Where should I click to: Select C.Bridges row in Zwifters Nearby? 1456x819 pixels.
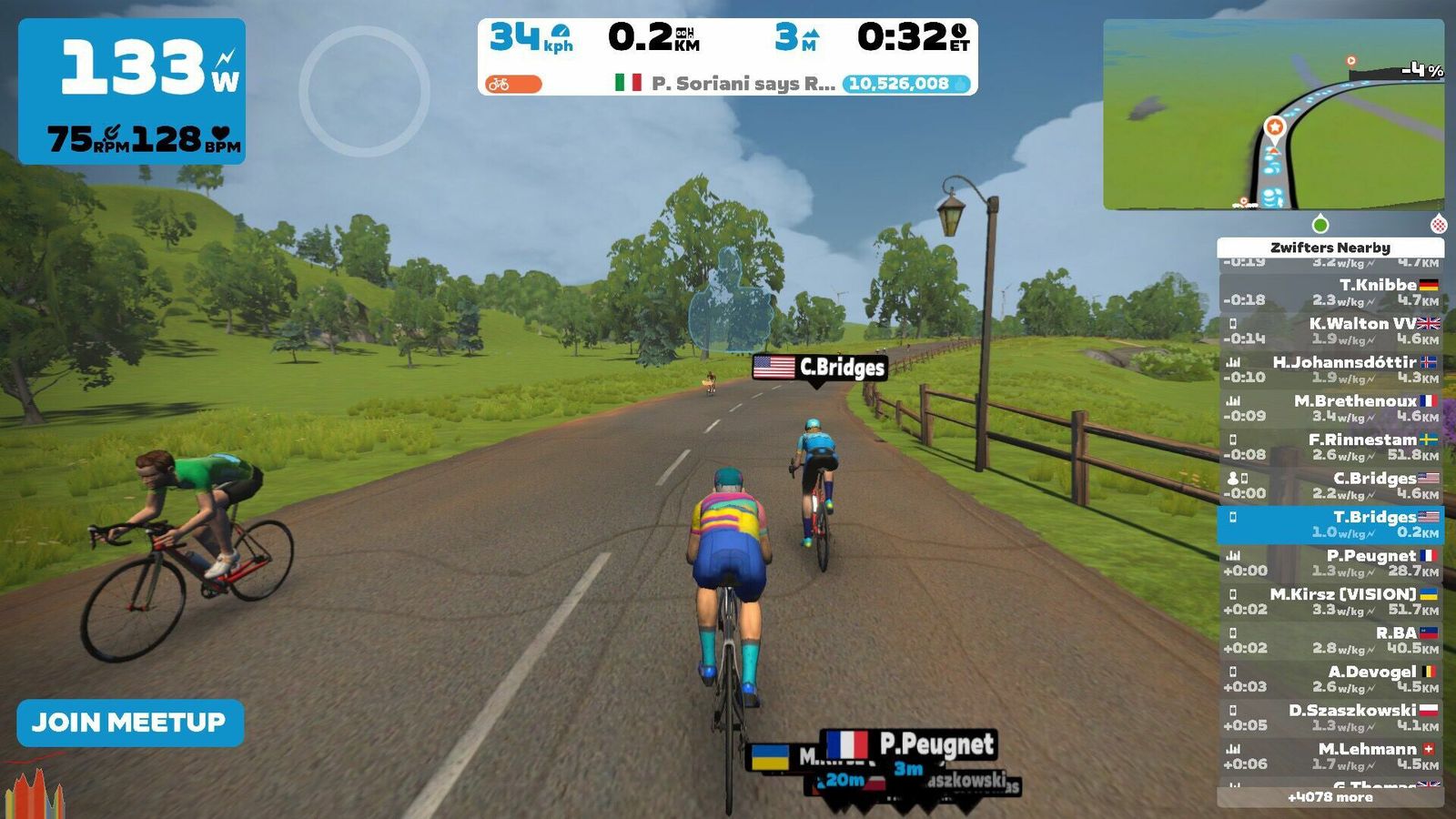click(x=1330, y=485)
